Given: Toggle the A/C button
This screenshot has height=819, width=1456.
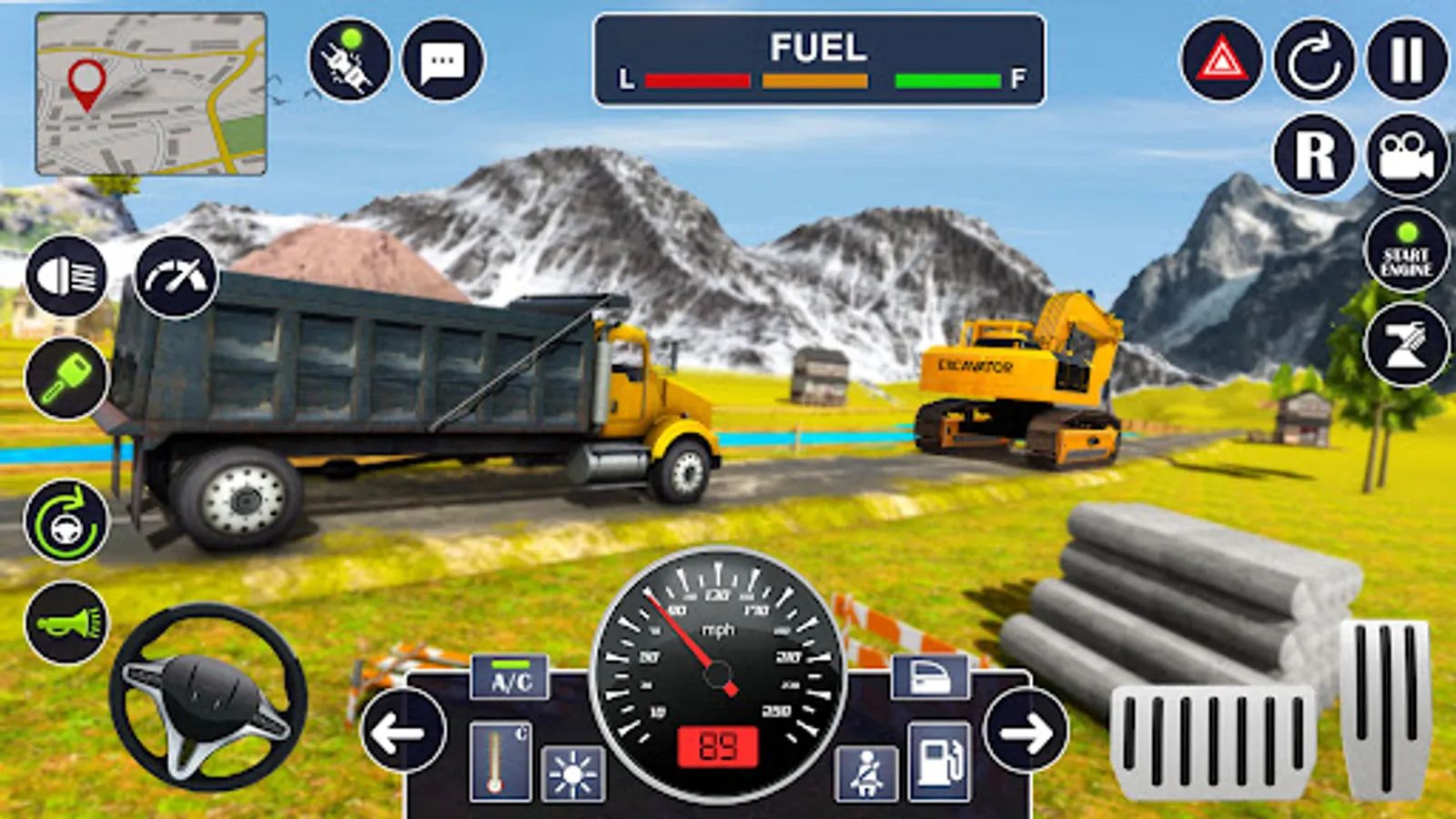Looking at the screenshot, I should coord(511,678).
